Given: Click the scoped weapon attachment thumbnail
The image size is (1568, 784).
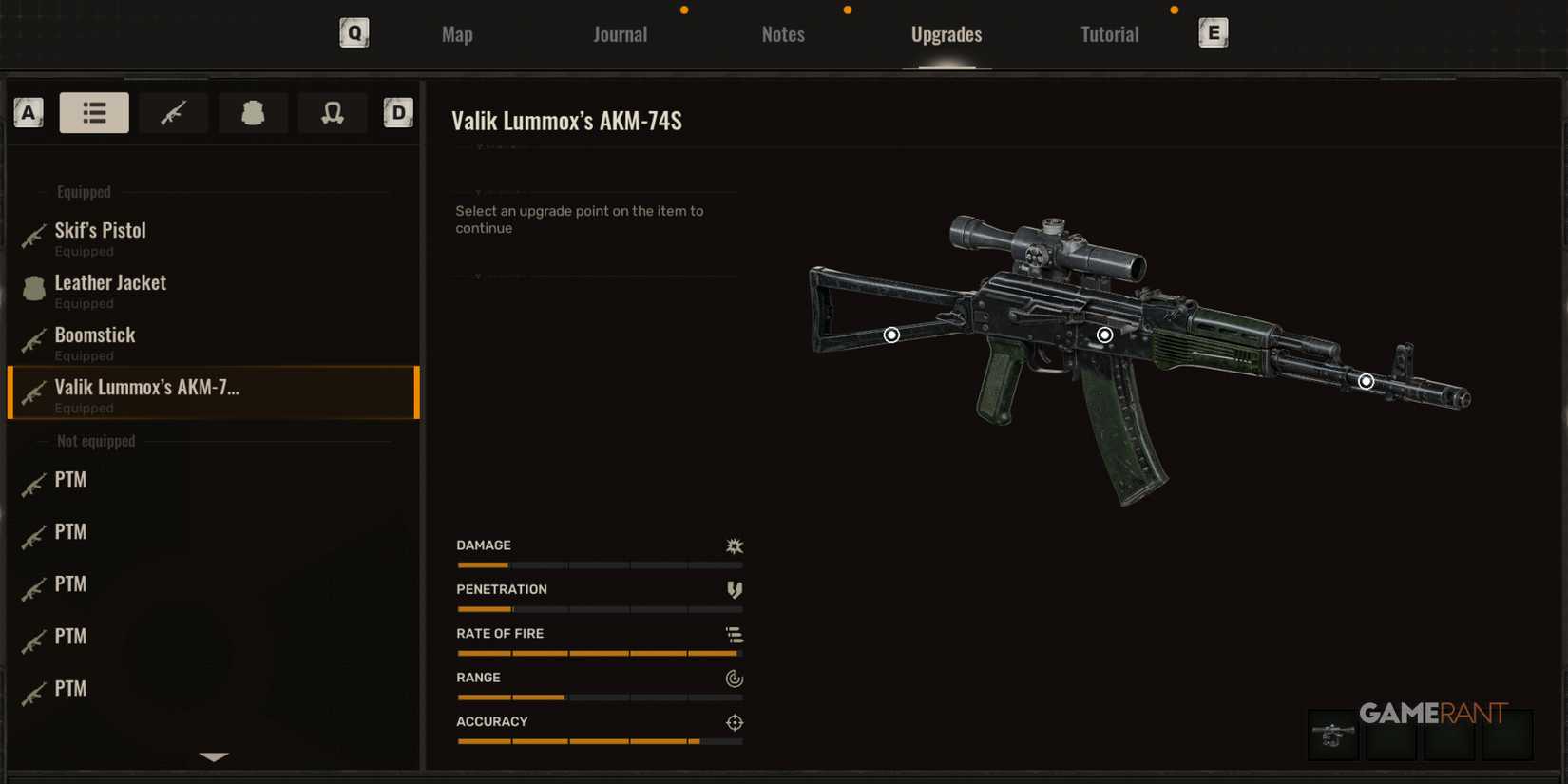Looking at the screenshot, I should (x=1332, y=736).
